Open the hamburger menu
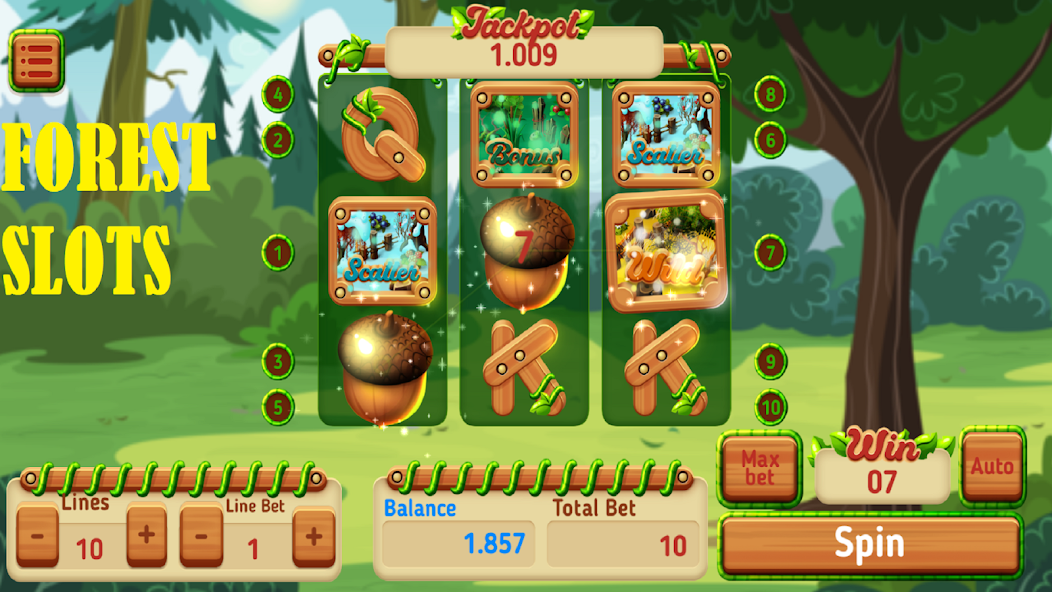 coord(36,60)
